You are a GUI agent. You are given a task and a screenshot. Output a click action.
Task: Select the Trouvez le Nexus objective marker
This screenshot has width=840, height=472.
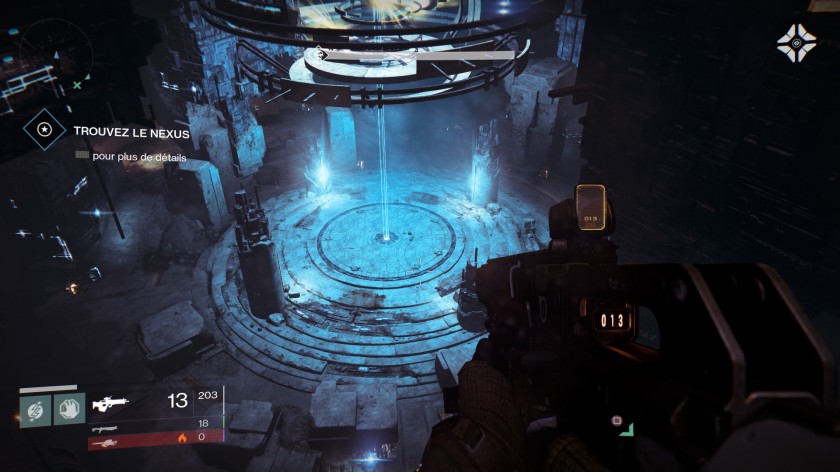pos(44,129)
